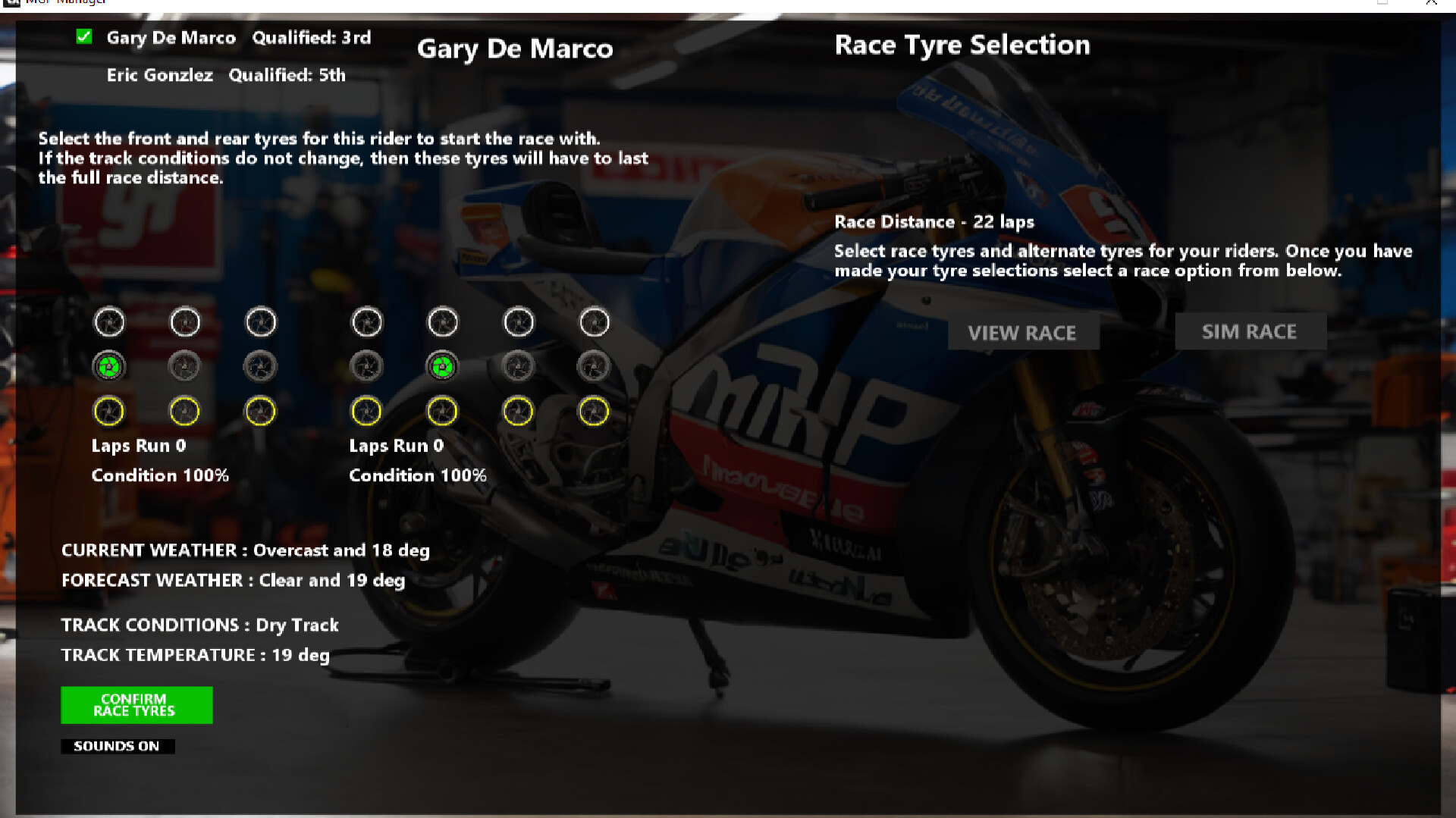Toggle Sounds On setting
This screenshot has width=1456, height=818.
117,746
